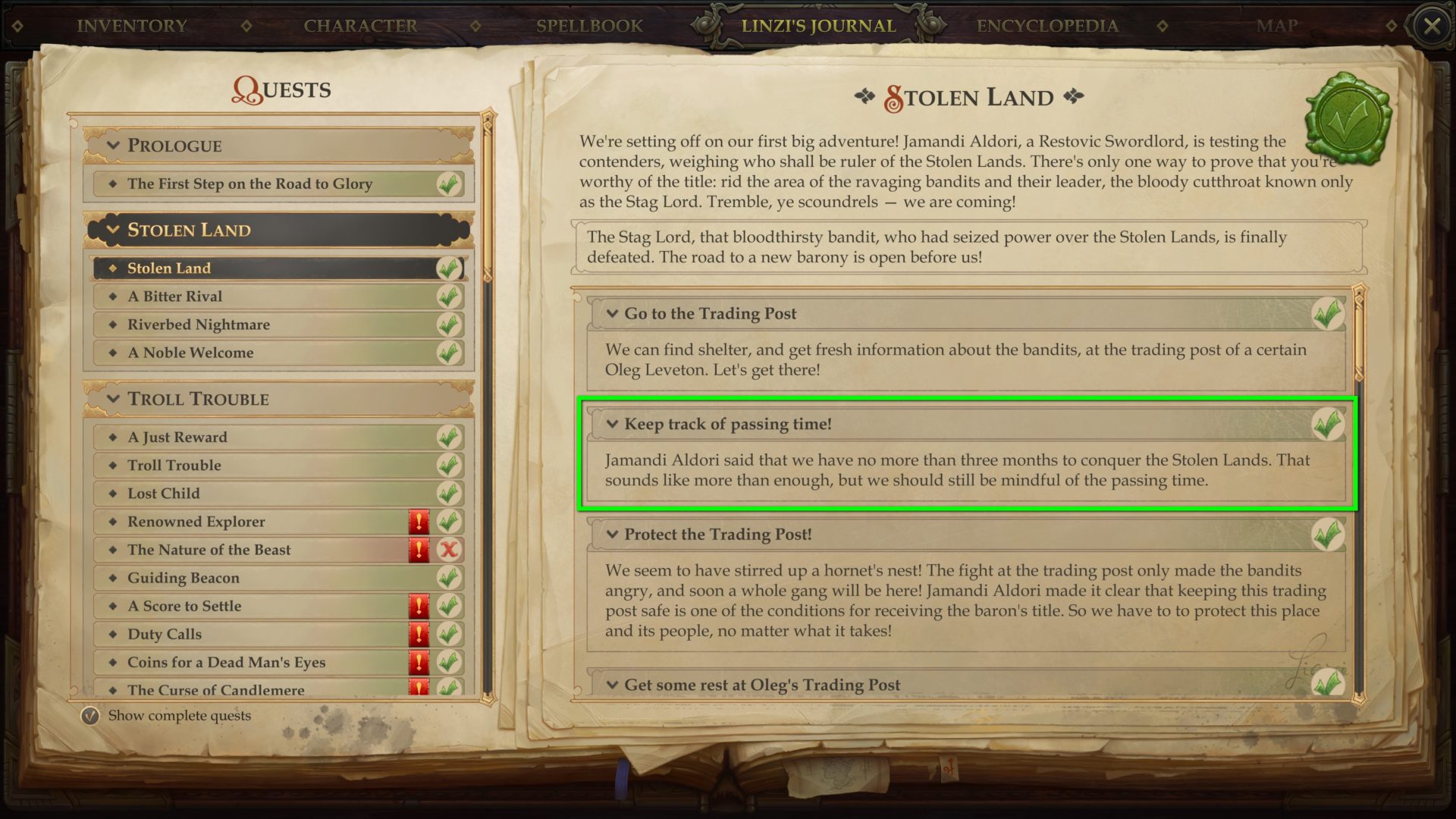1456x819 pixels.
Task: Collapse the Prologue section
Action: tap(112, 146)
